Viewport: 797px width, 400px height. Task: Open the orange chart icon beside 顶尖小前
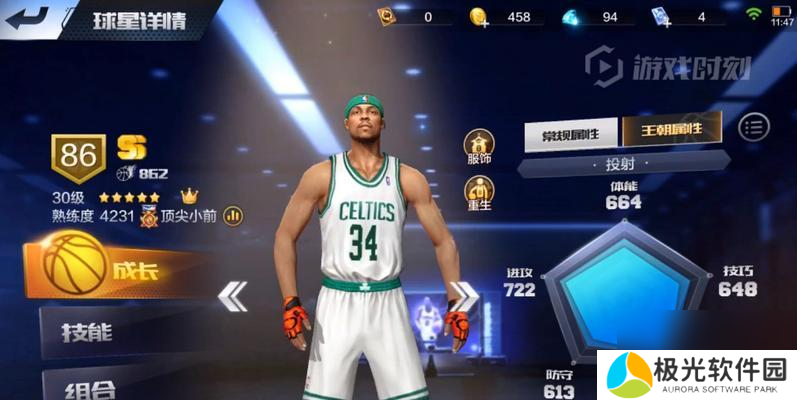[235, 214]
